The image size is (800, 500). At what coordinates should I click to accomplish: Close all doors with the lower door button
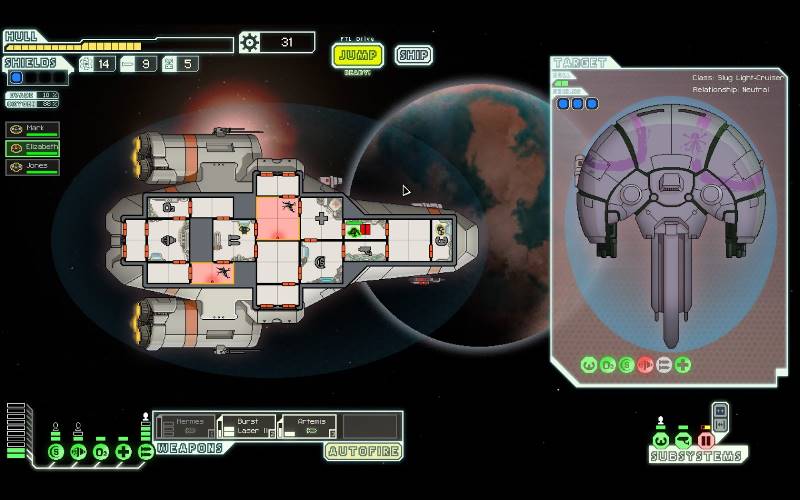tap(720, 425)
